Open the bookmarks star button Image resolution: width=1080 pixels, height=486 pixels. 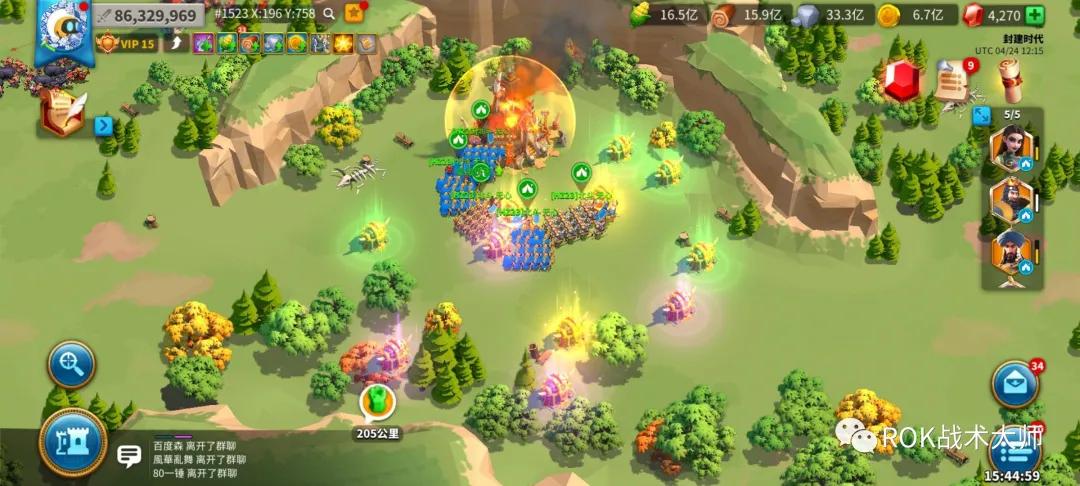354,13
